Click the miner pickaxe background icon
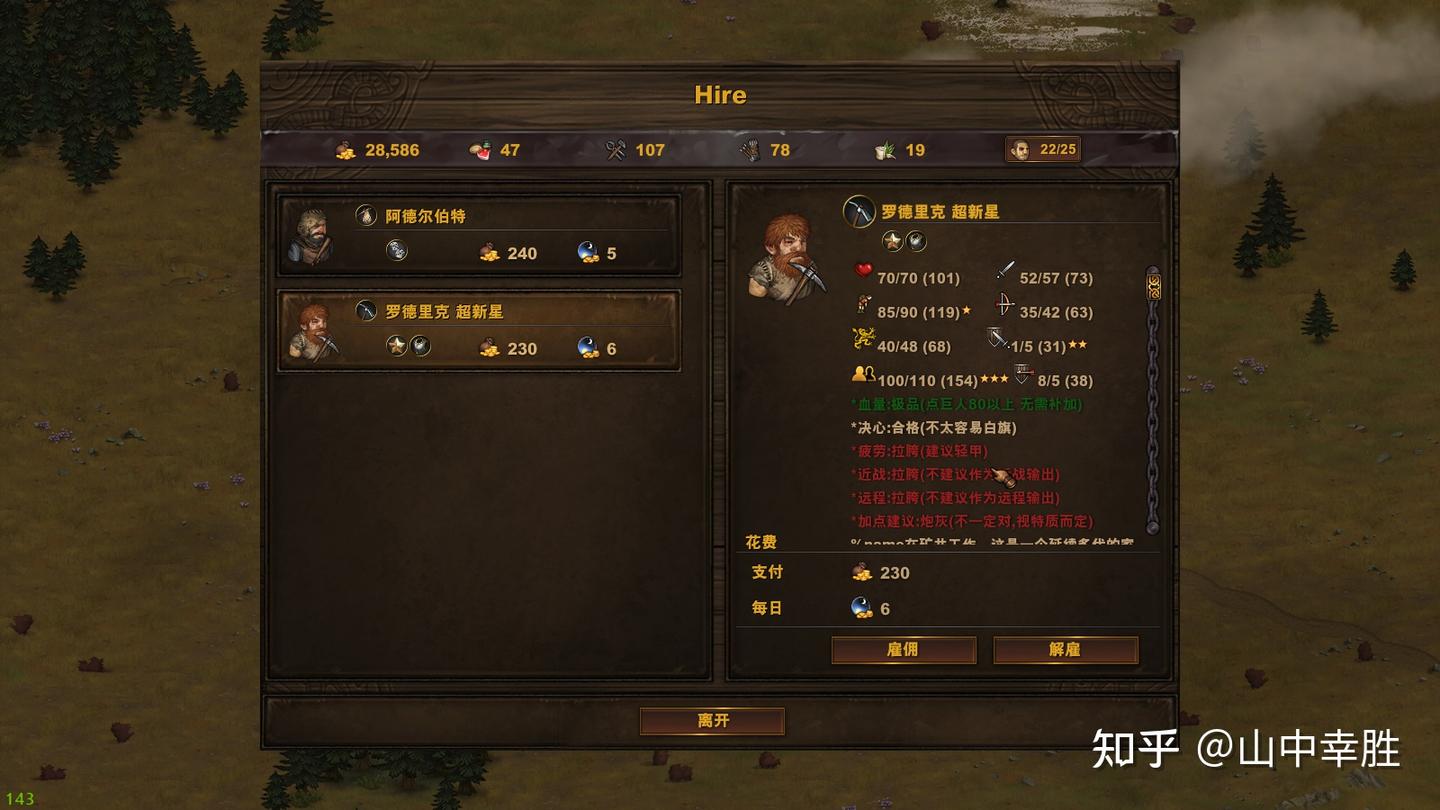The width and height of the screenshot is (1440, 810). click(858, 213)
